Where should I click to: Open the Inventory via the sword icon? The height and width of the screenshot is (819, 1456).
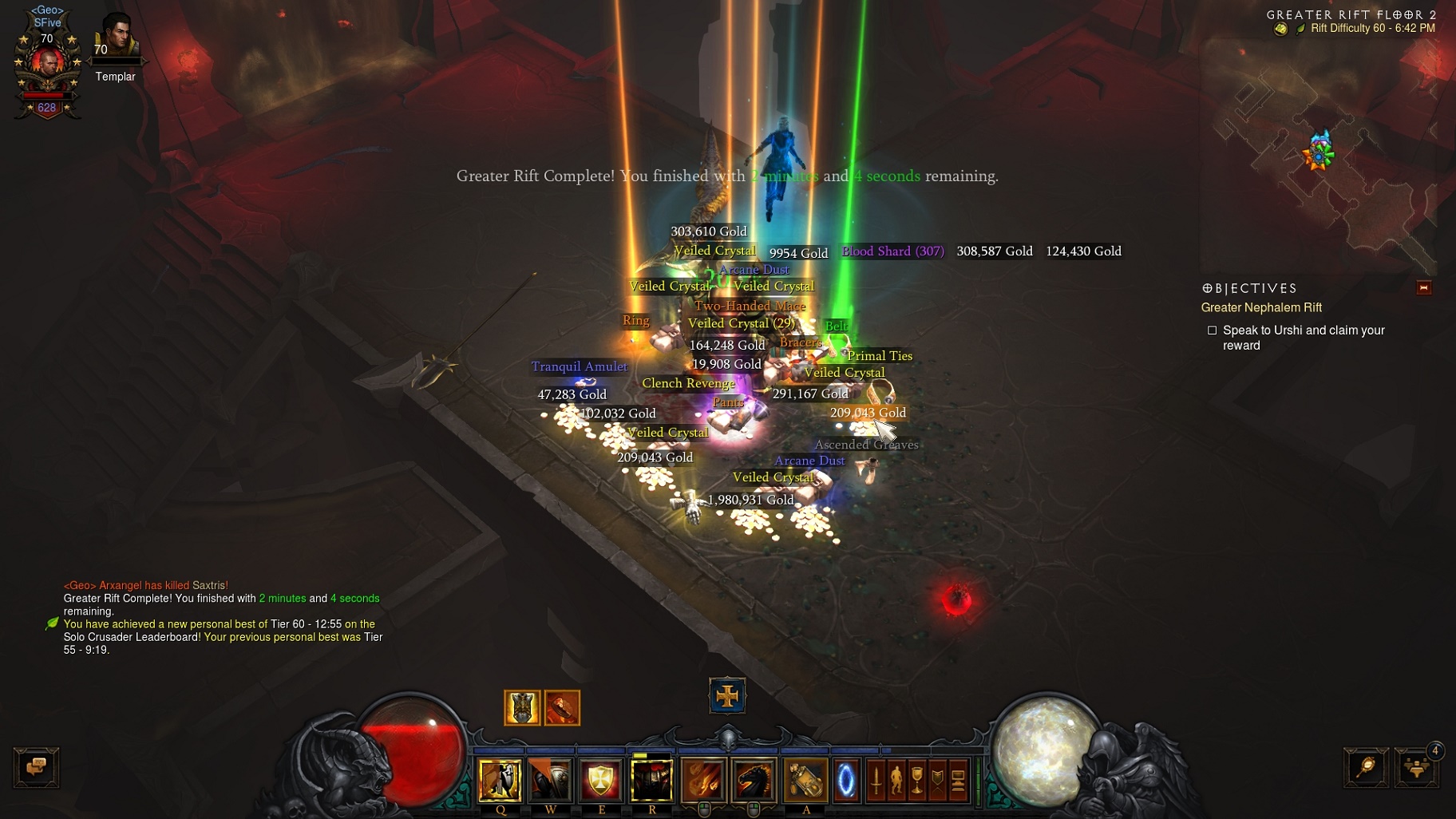point(876,781)
